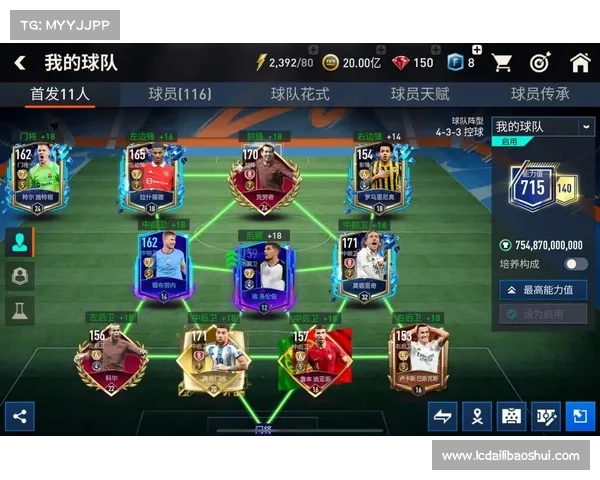Image resolution: width=600 pixels, height=480 pixels.
Task: Return to the home screen
Action: (x=580, y=63)
